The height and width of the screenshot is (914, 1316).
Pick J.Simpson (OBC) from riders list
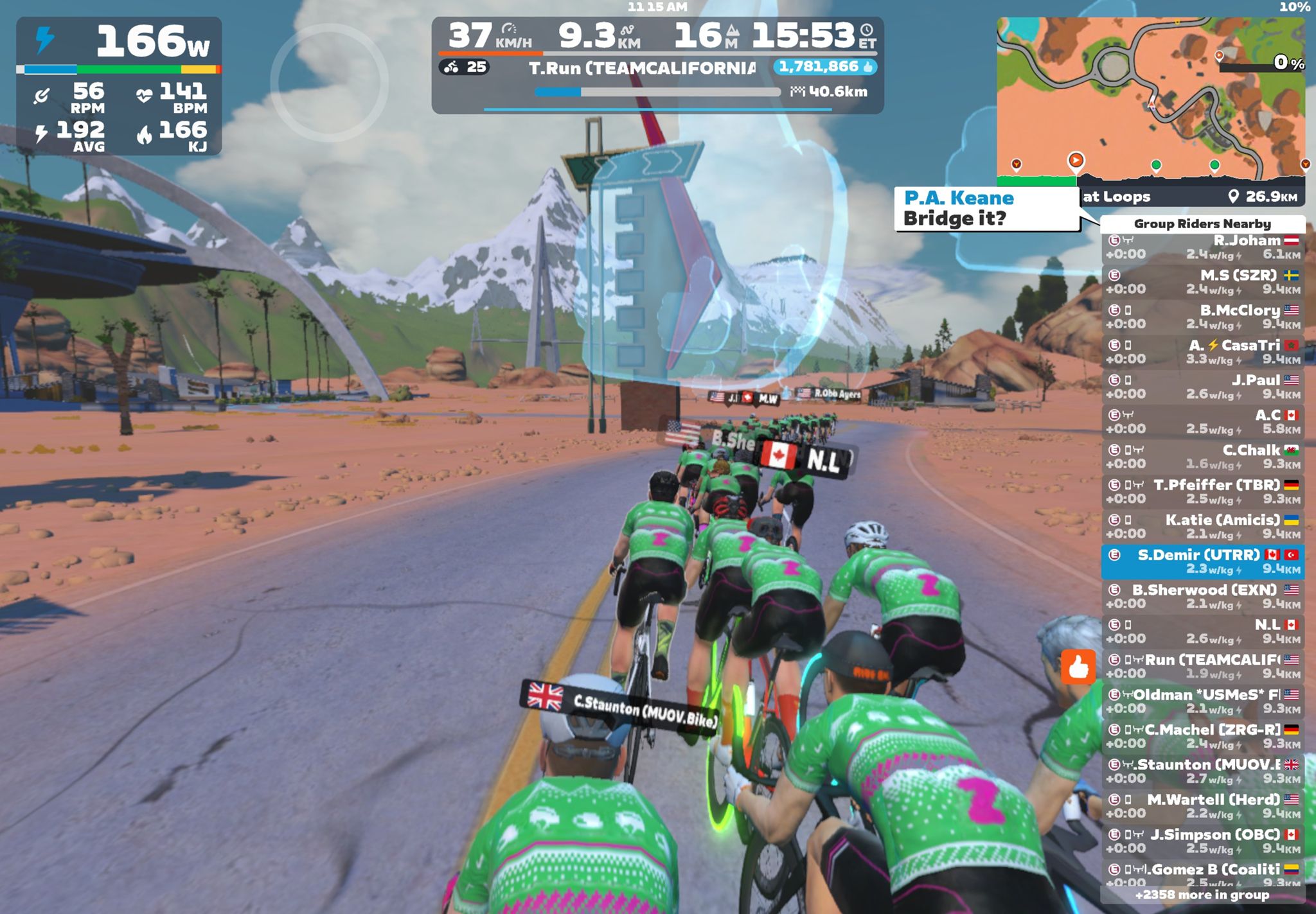[1202, 841]
